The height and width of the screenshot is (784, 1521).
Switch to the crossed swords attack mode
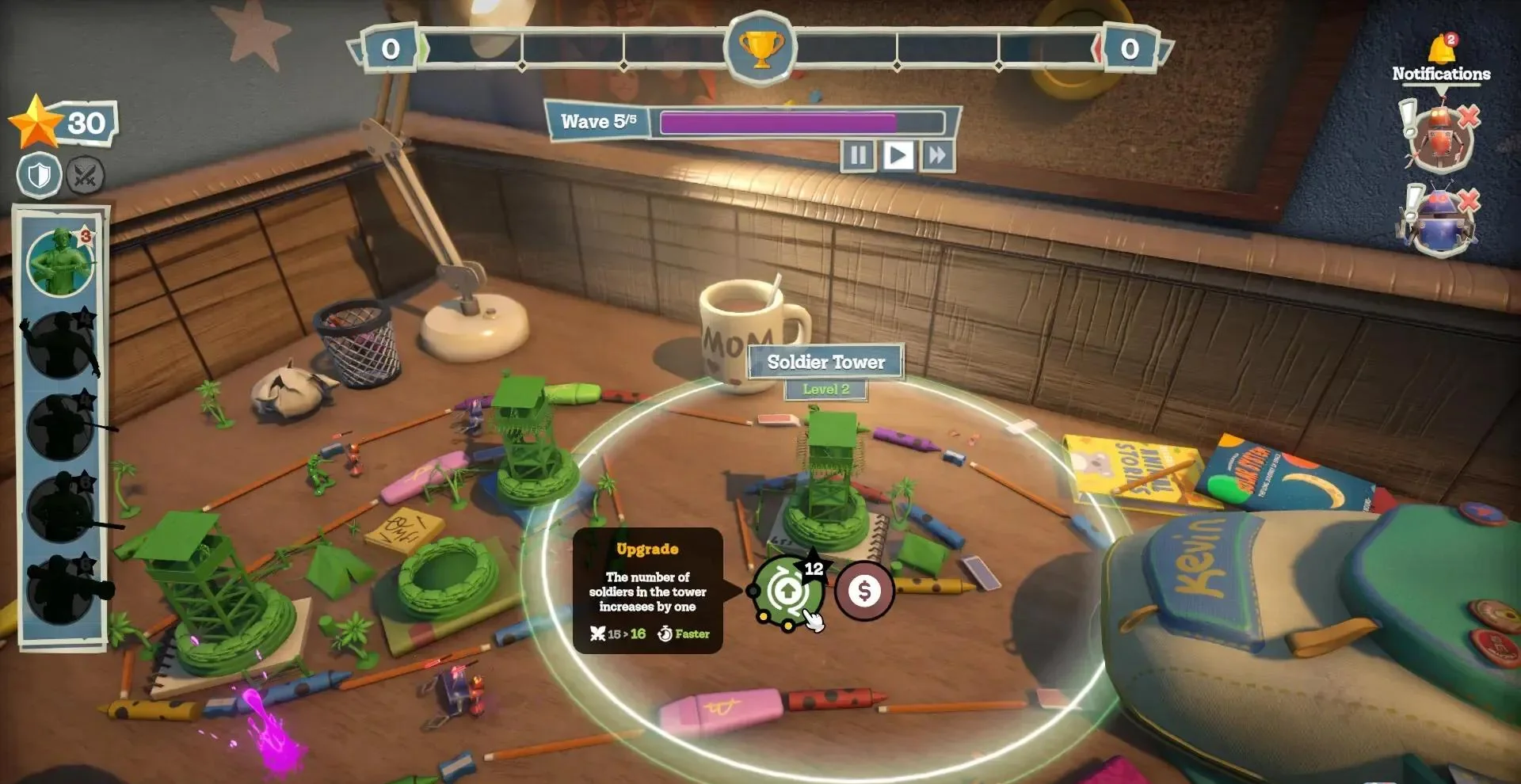pos(85,175)
